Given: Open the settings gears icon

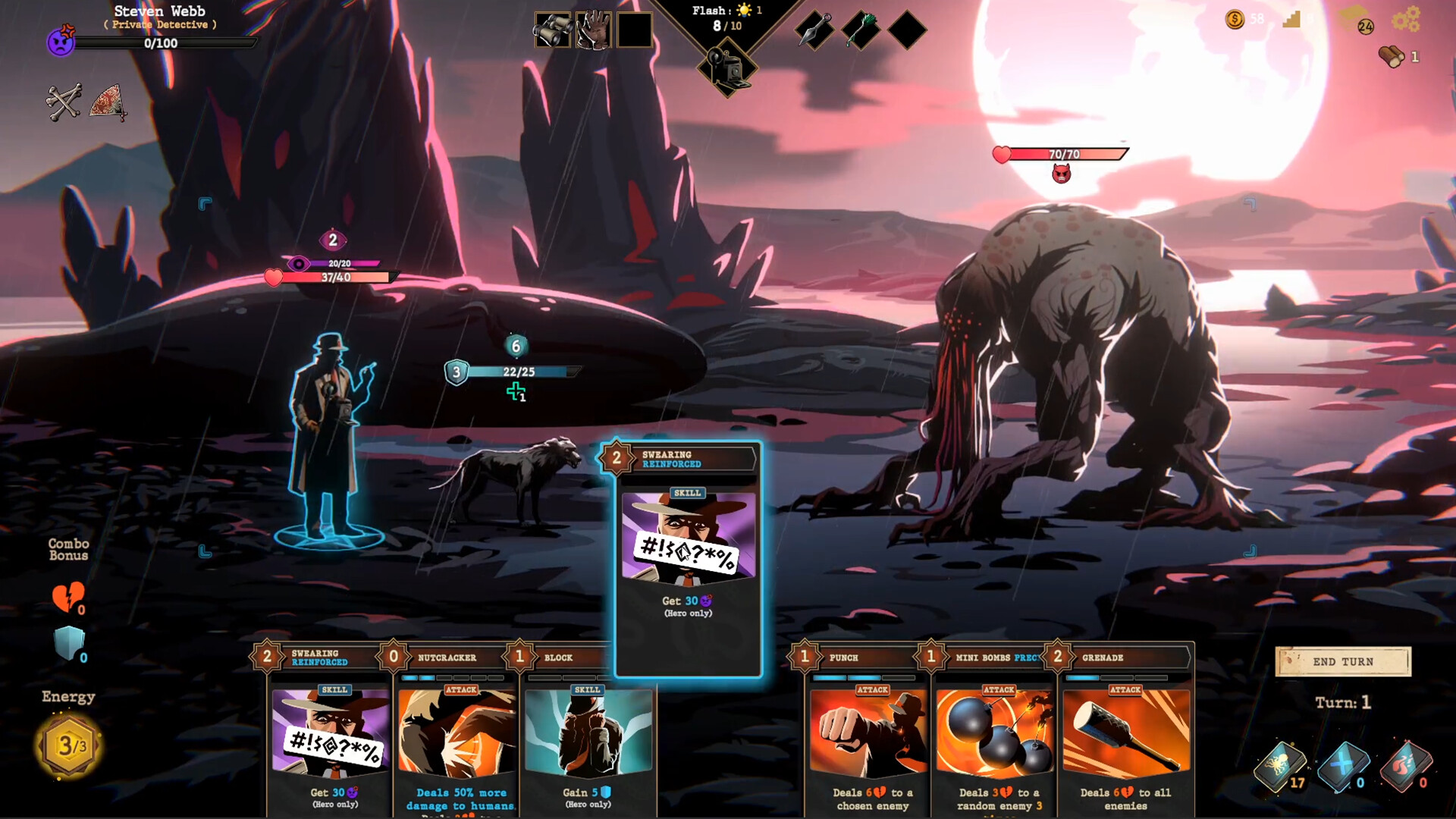Looking at the screenshot, I should [x=1408, y=20].
